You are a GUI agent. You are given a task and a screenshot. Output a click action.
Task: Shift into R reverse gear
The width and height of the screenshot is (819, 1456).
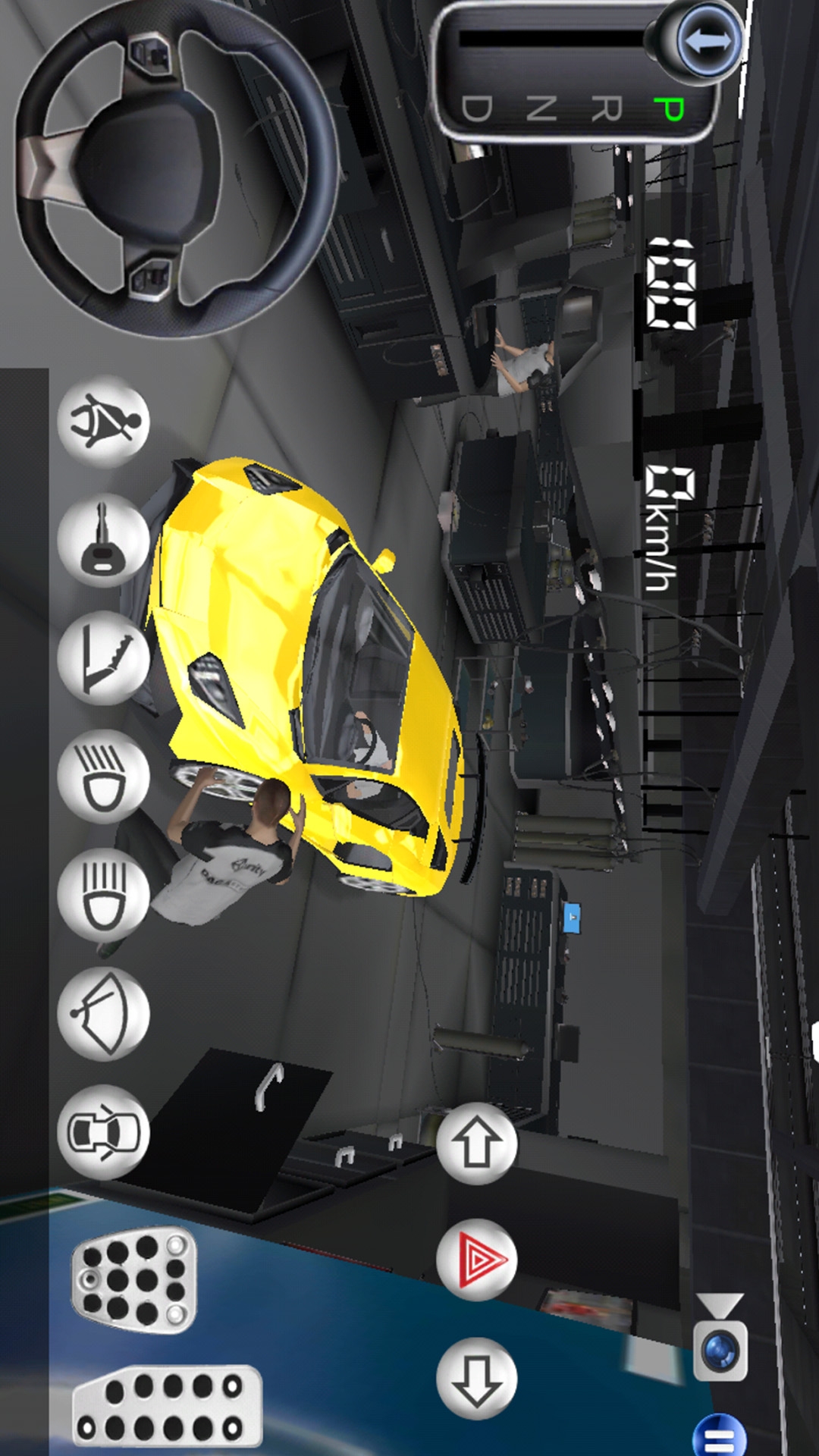point(605,109)
